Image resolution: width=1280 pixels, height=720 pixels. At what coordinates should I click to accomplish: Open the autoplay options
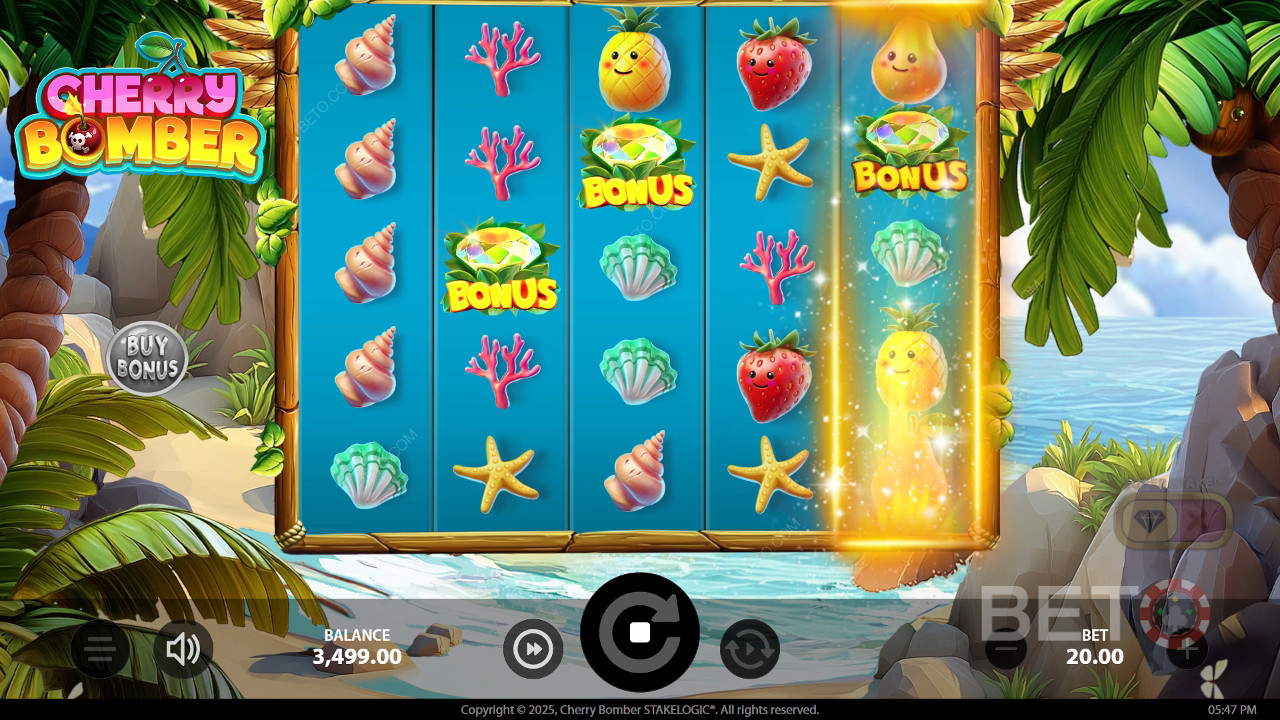[x=749, y=650]
